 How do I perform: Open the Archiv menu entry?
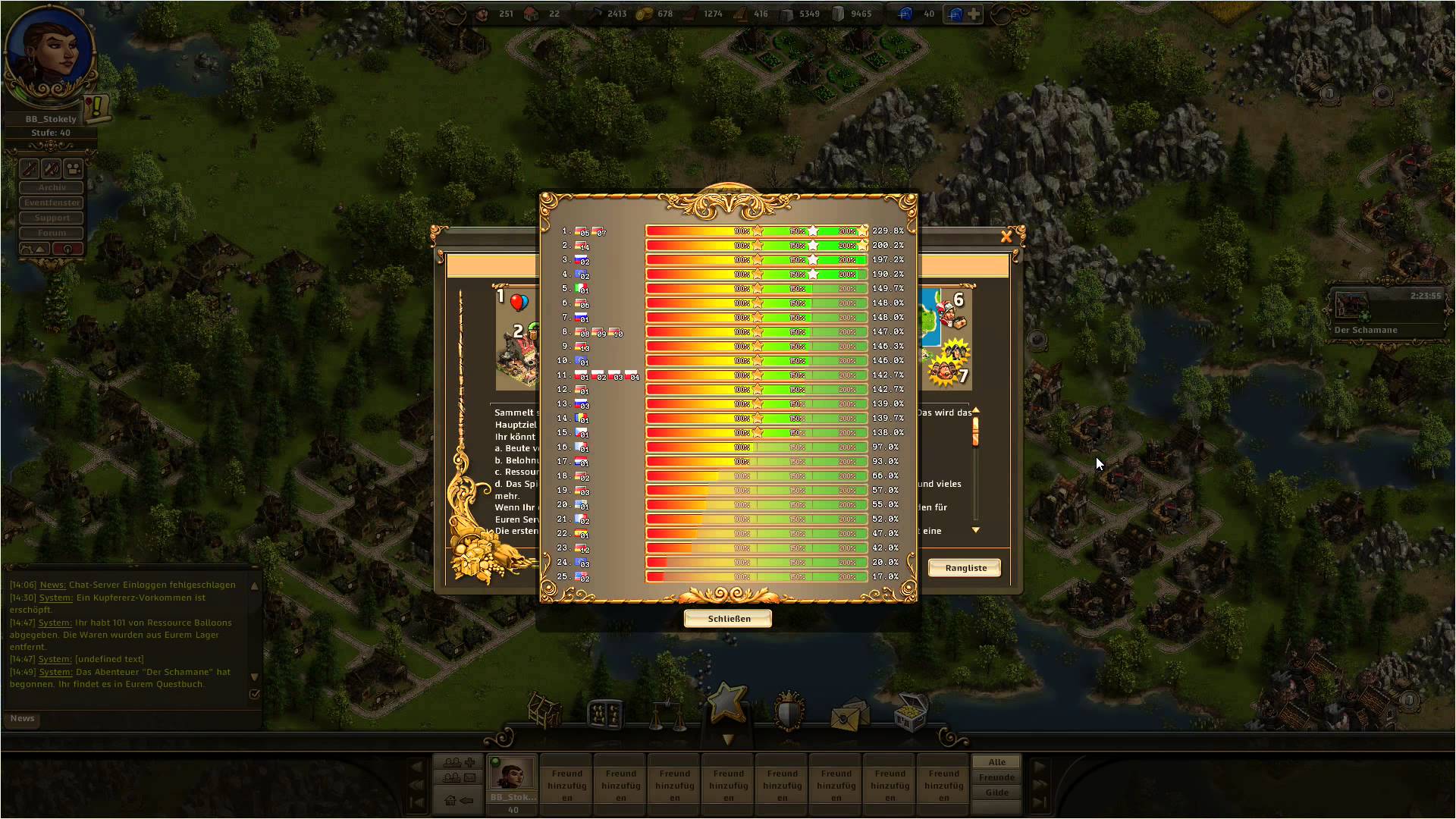pyautogui.click(x=52, y=187)
